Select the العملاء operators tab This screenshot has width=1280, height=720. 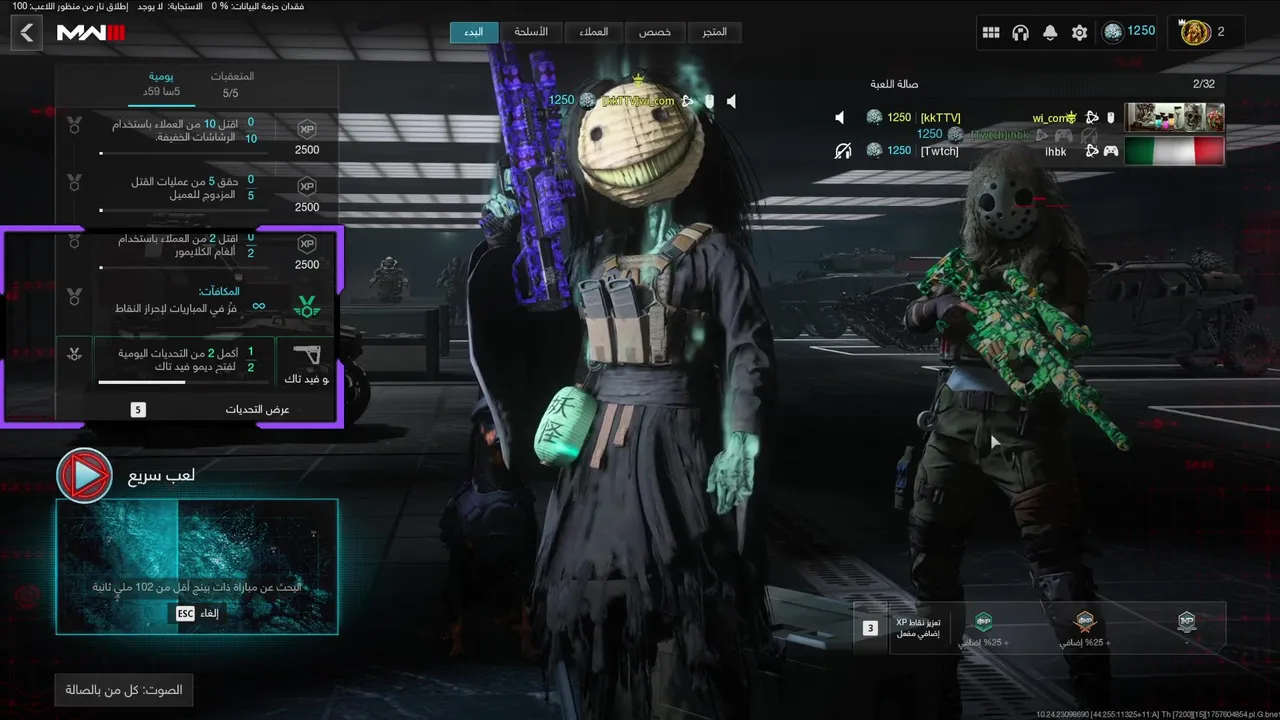[x=594, y=32]
